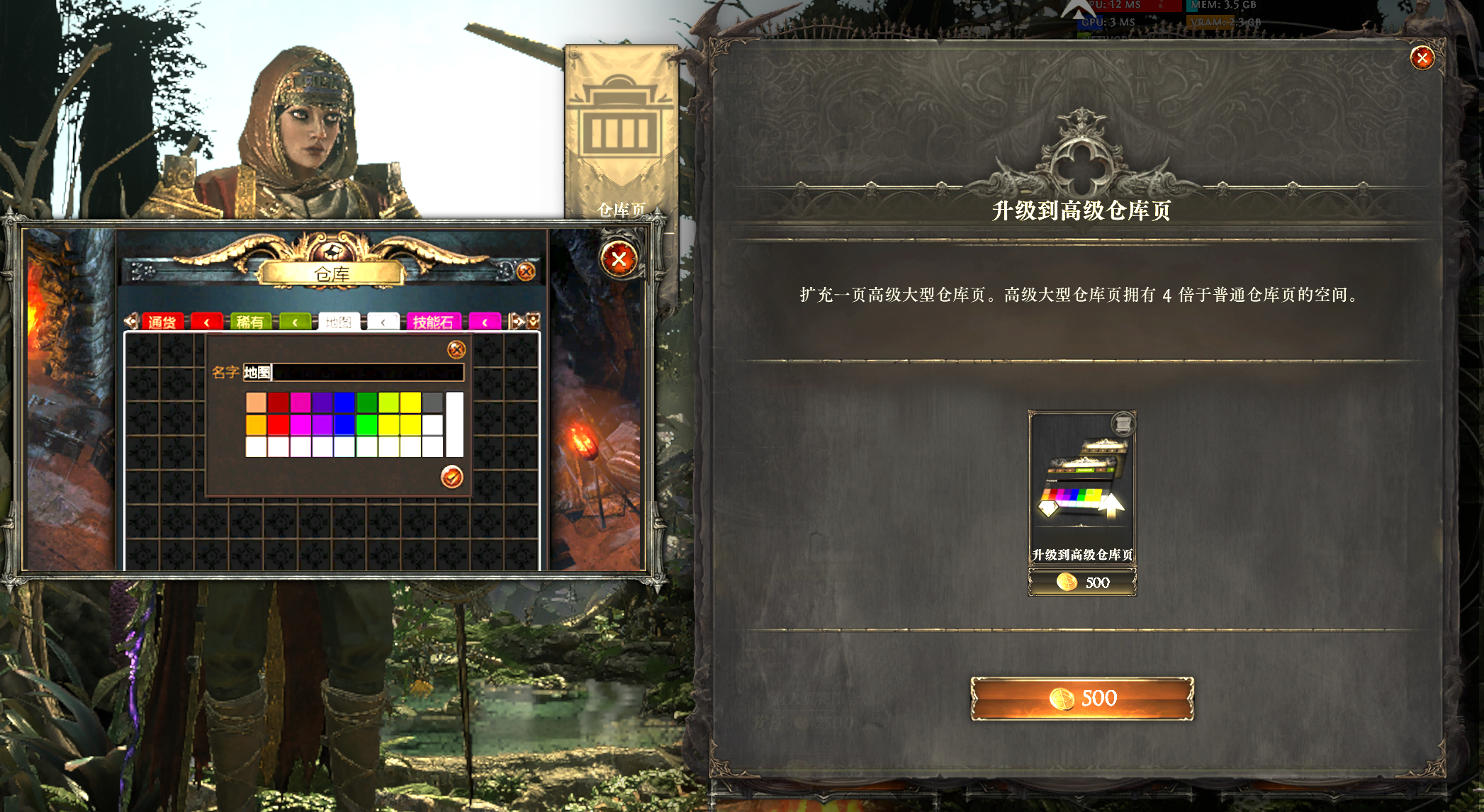Pick the peach color swatch
This screenshot has height=812, width=1484.
point(256,402)
